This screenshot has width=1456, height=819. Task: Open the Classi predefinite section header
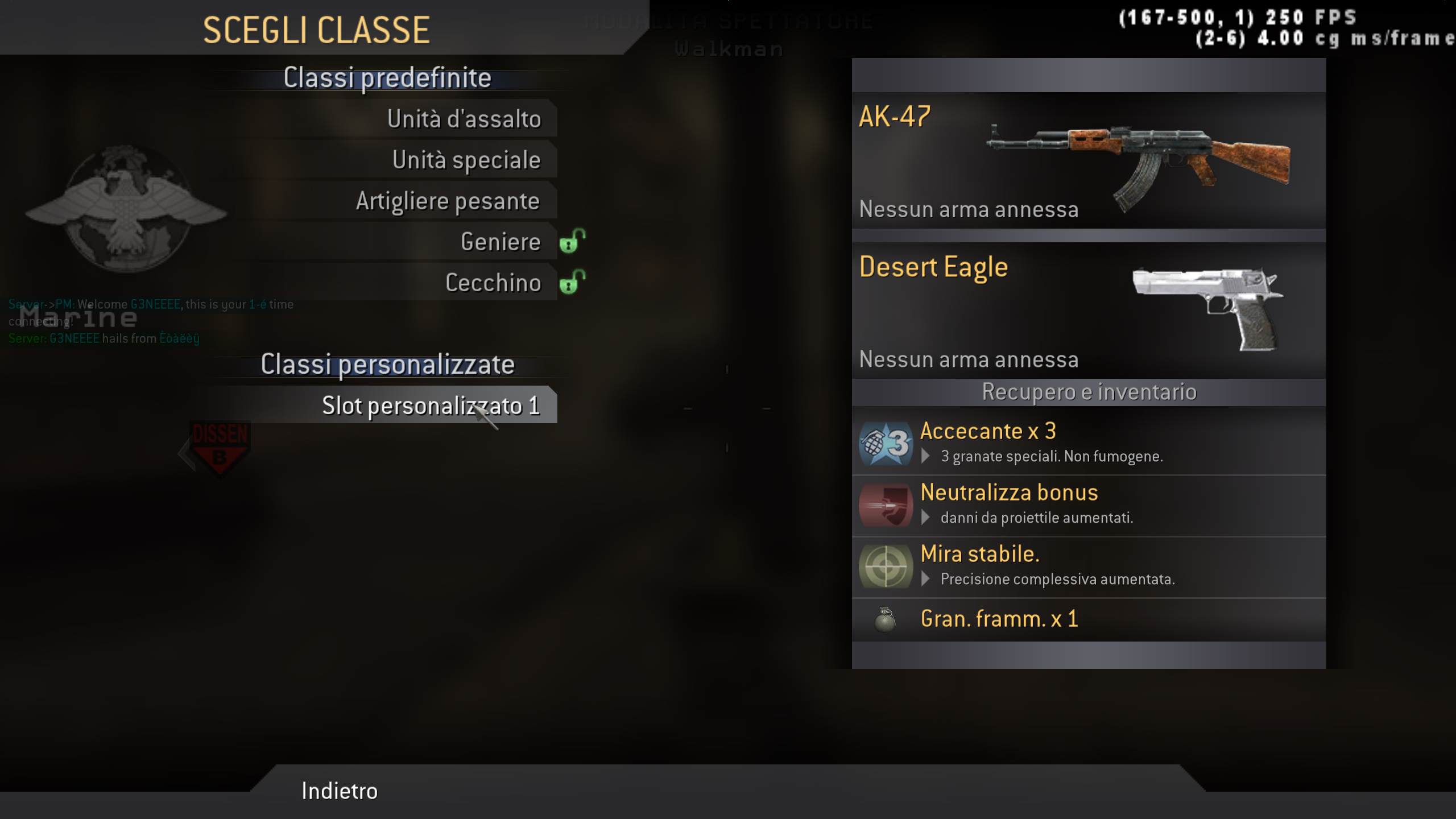pyautogui.click(x=387, y=77)
